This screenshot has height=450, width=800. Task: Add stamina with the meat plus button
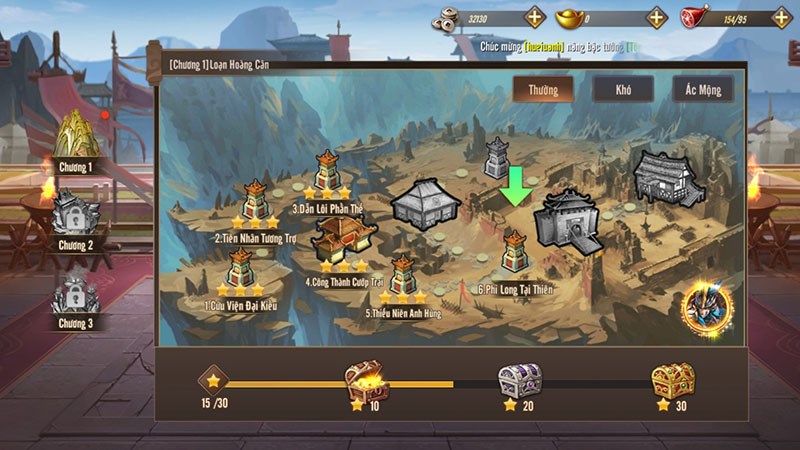point(780,17)
